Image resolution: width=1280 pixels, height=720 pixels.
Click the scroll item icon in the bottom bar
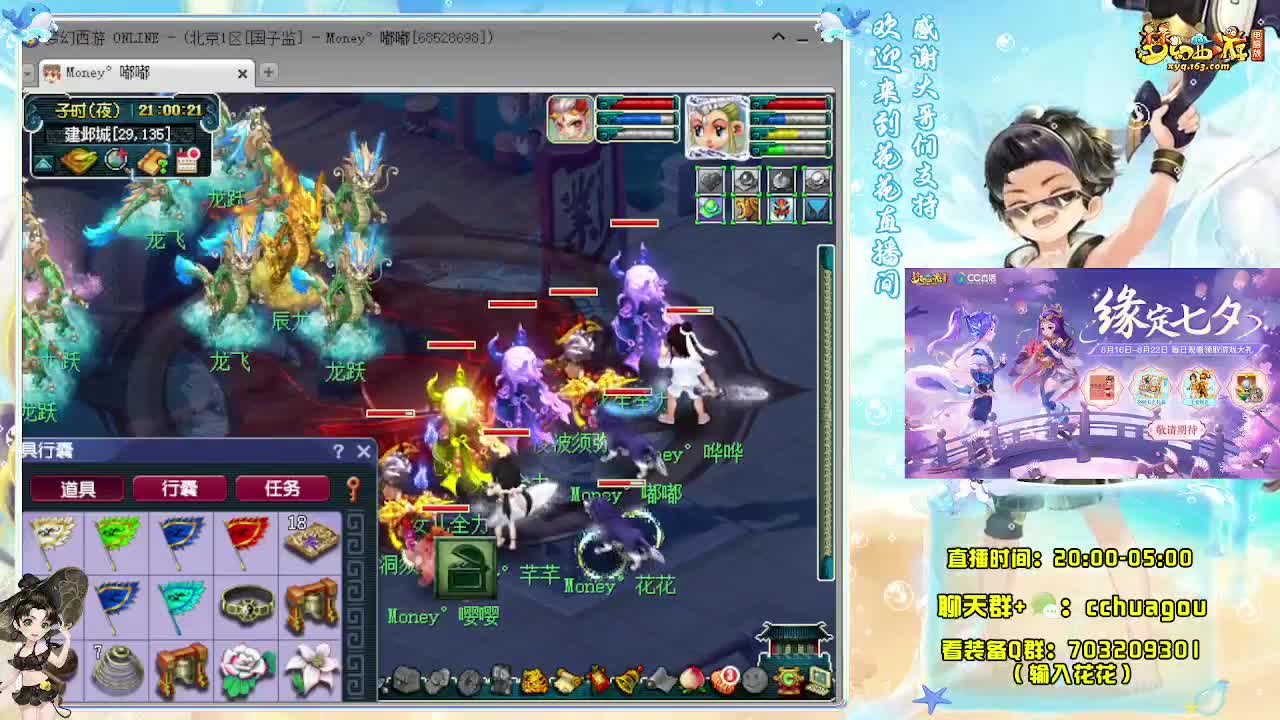click(x=565, y=679)
